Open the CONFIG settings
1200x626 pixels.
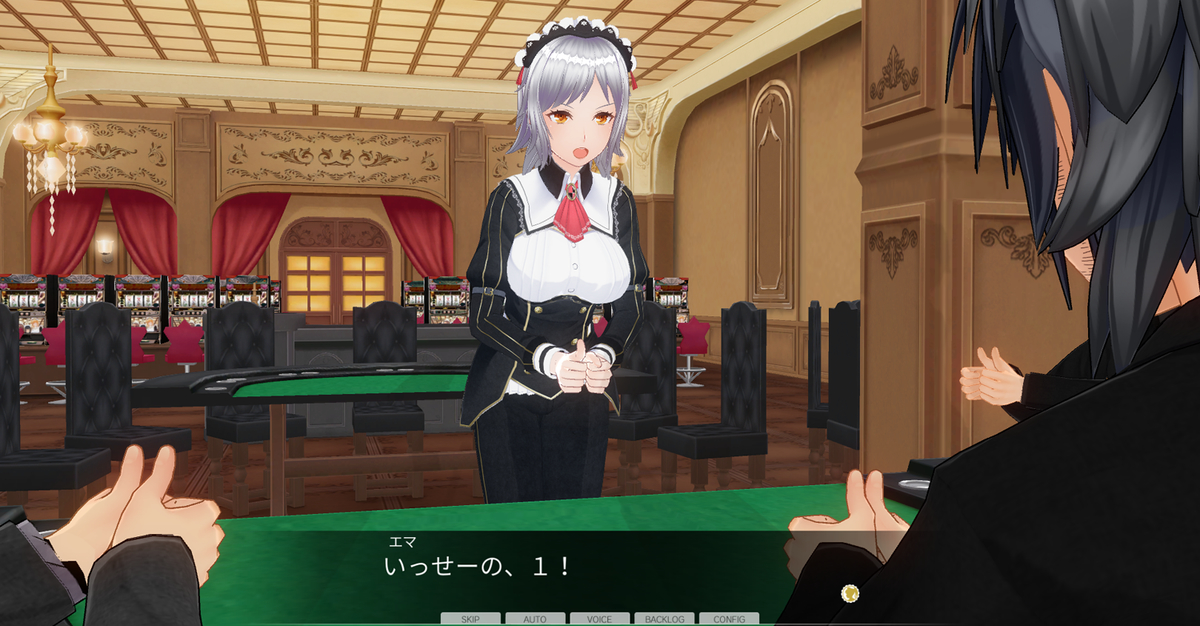[729, 619]
